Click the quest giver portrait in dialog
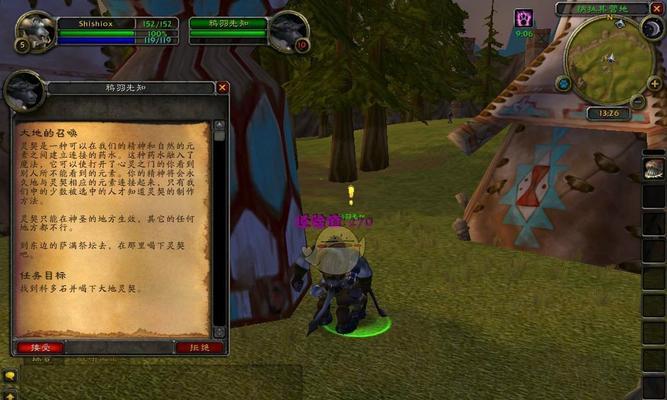Image resolution: width=667 pixels, height=400 pixels. coord(22,92)
